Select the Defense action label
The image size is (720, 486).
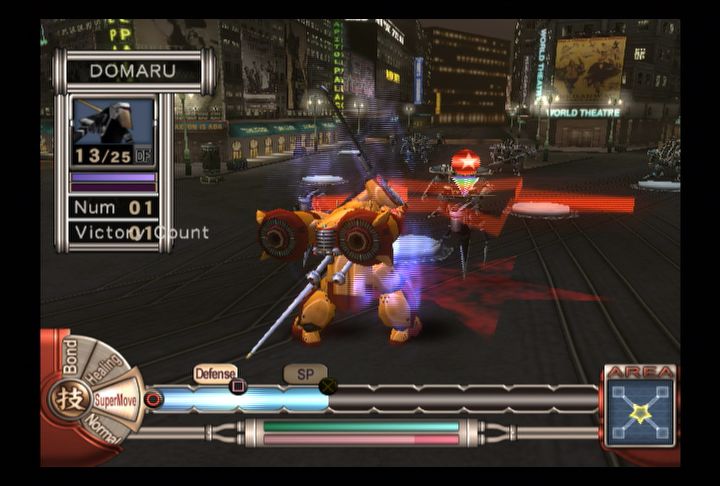pos(215,373)
